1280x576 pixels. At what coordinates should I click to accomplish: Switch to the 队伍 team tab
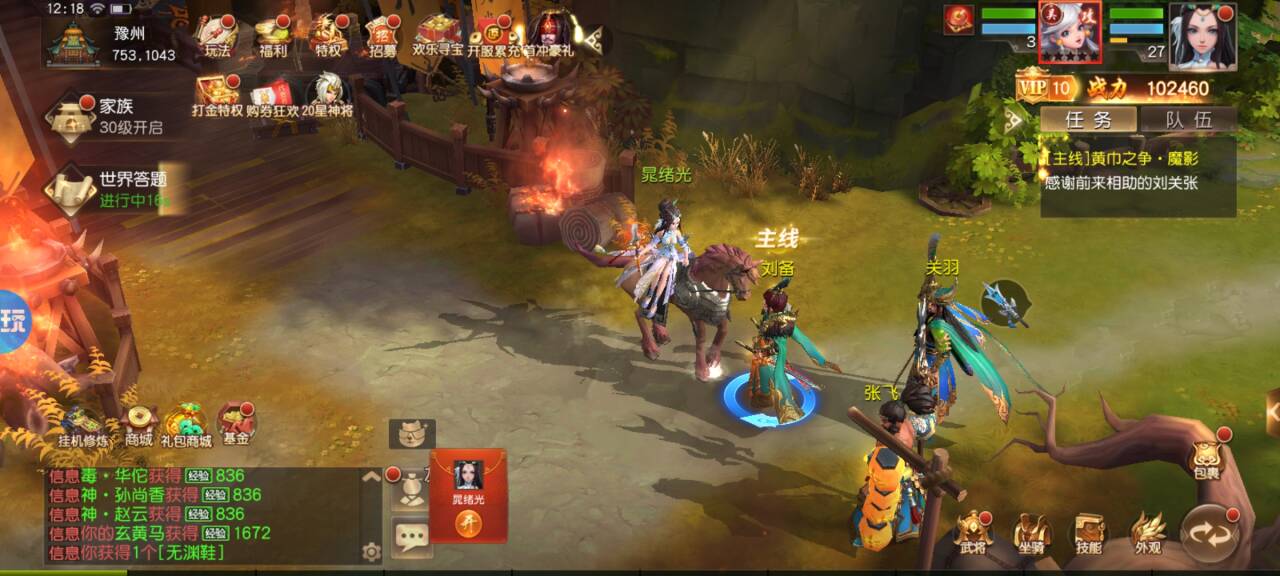point(1188,120)
